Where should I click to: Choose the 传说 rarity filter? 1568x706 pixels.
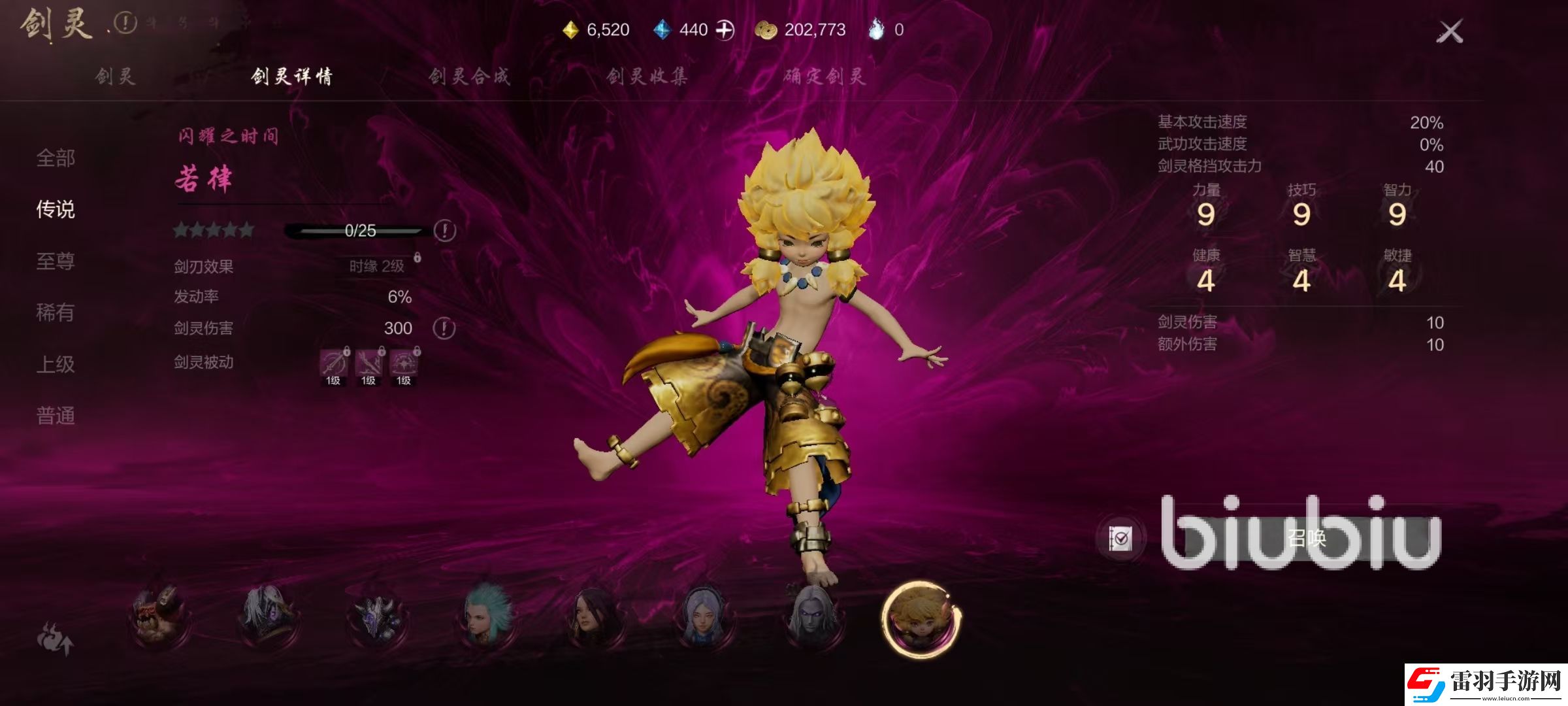(x=56, y=209)
